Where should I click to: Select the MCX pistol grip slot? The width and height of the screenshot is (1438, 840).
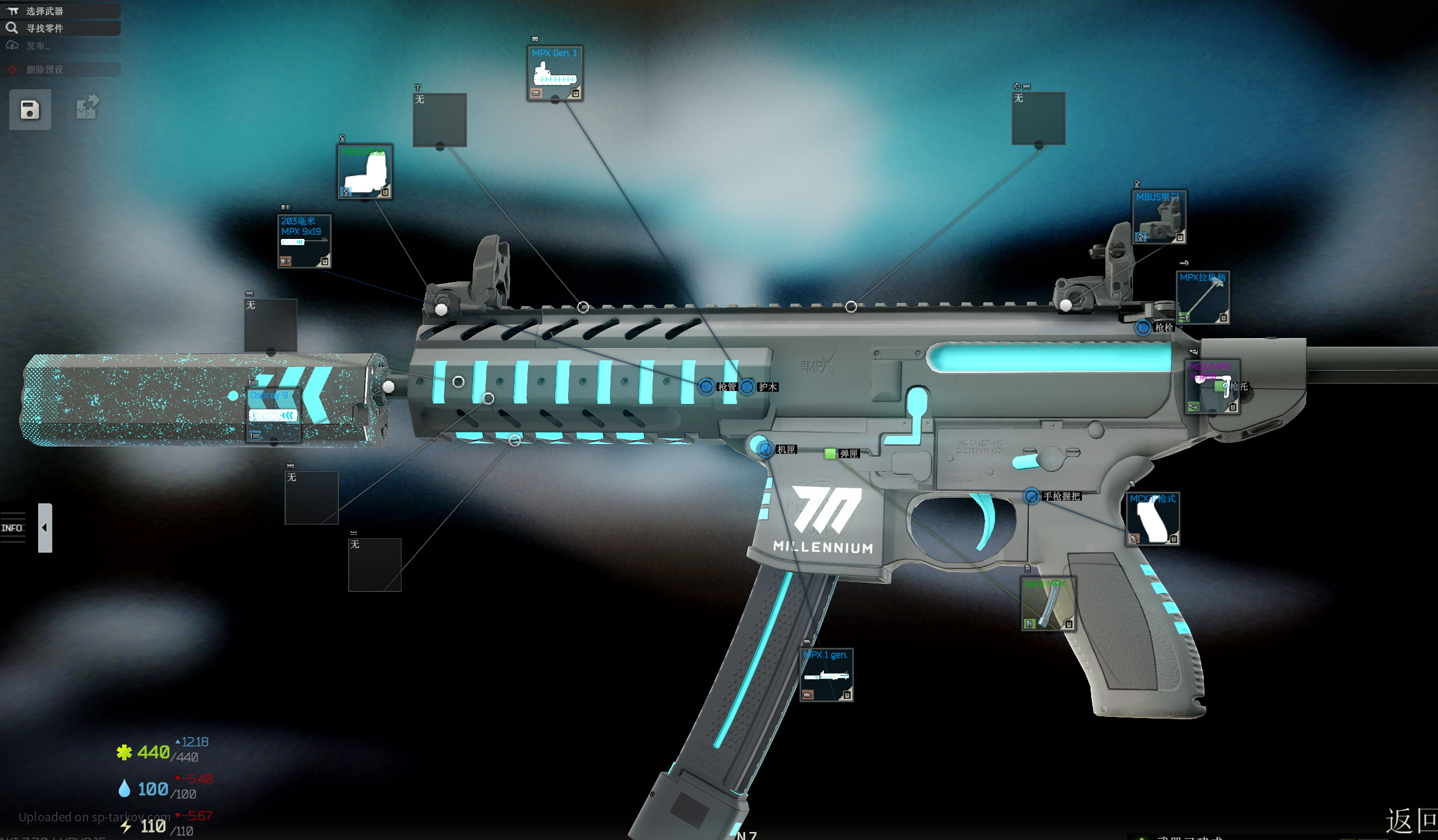point(1153,519)
